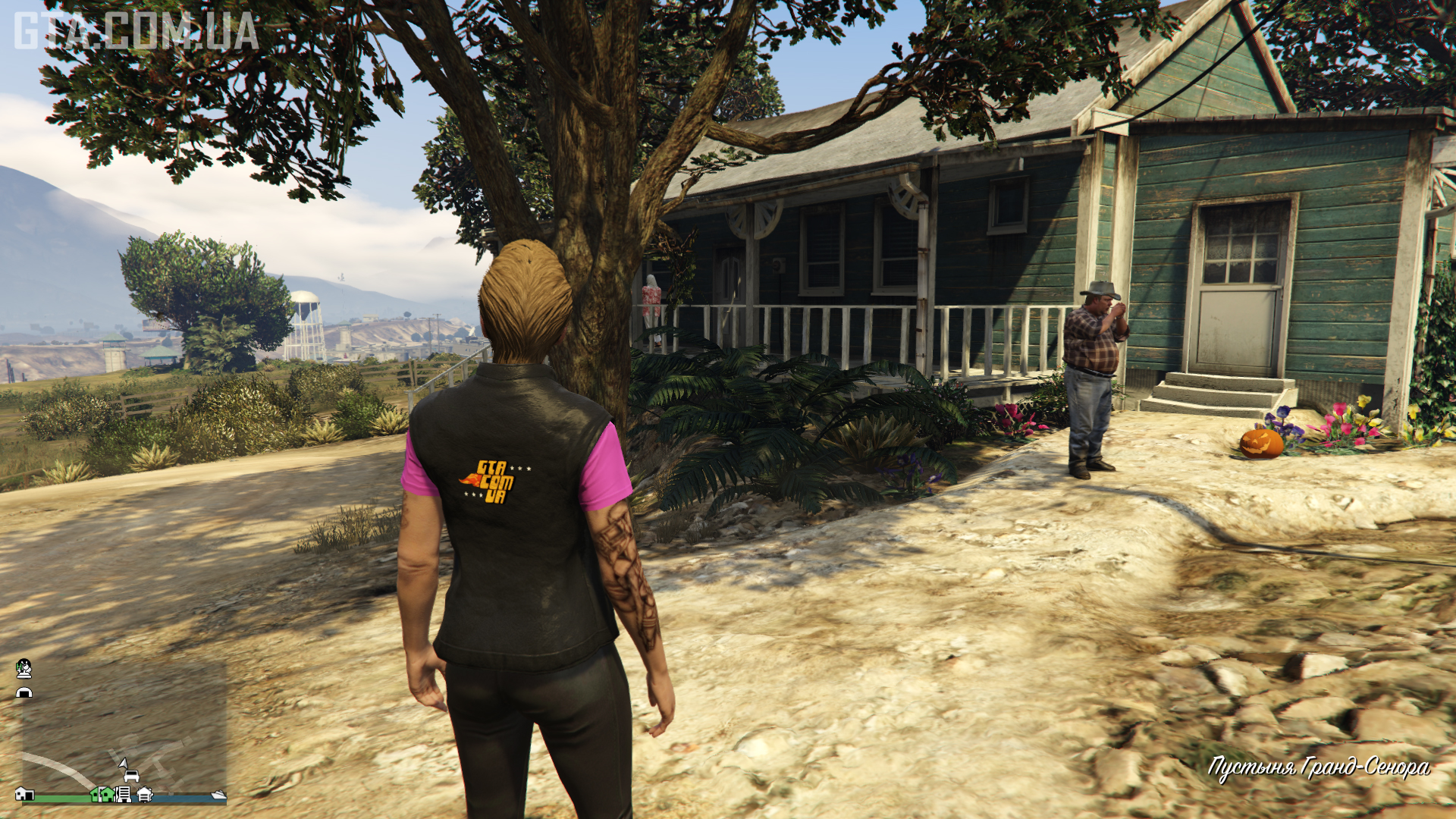Screen dimensions: 1456x819
Task: Click the white garage house blip
Action: (24, 794)
